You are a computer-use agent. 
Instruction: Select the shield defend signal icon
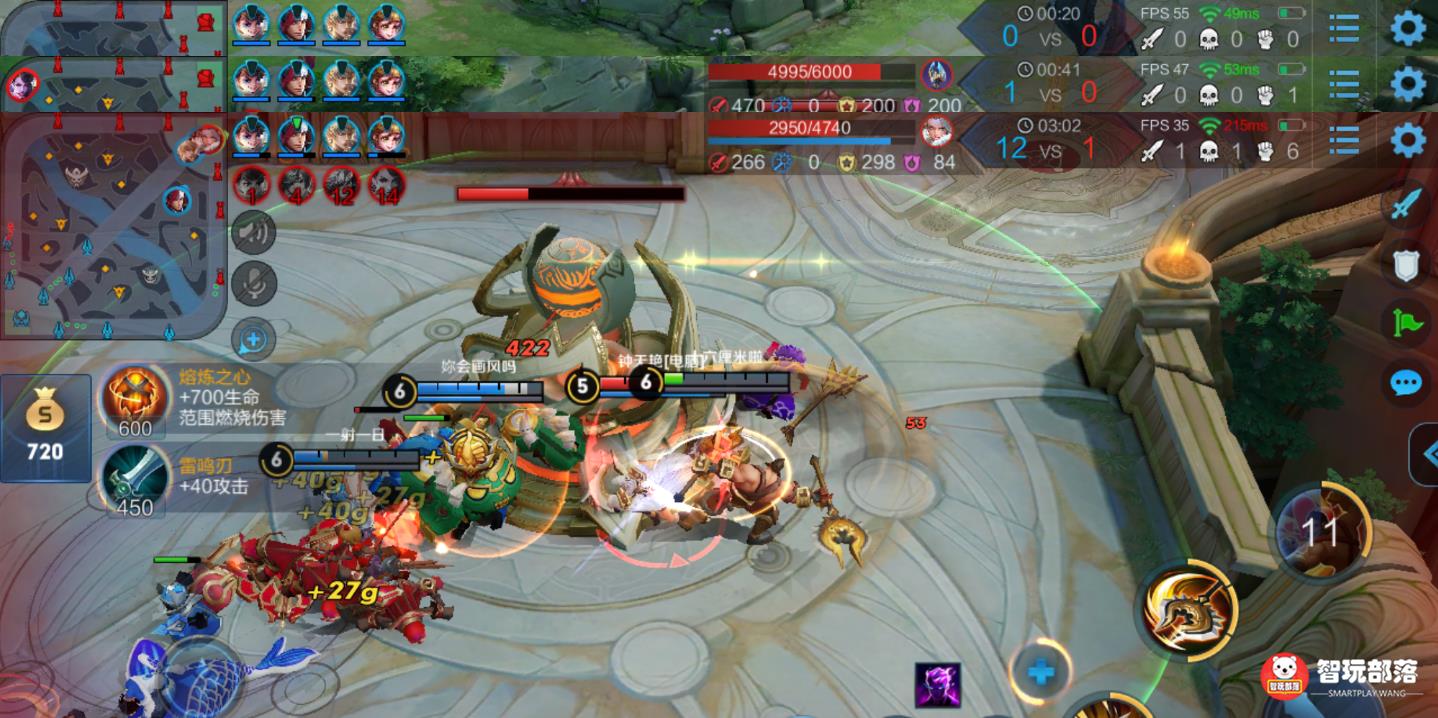point(1405,265)
